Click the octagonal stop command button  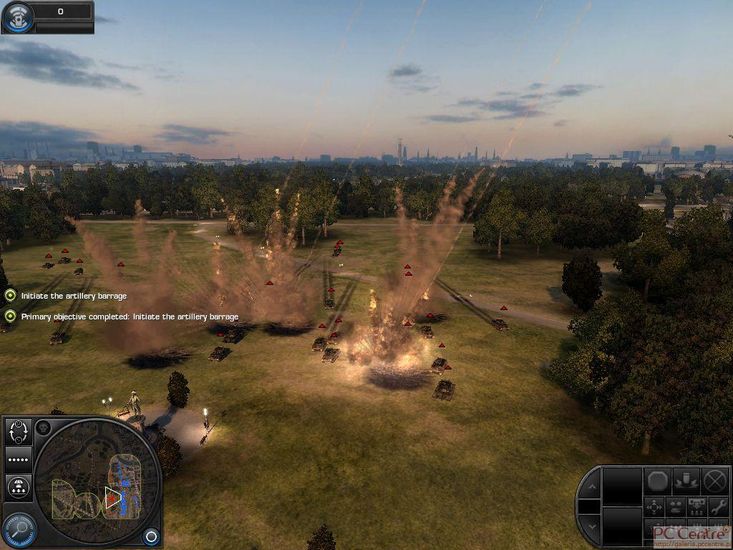657,481
